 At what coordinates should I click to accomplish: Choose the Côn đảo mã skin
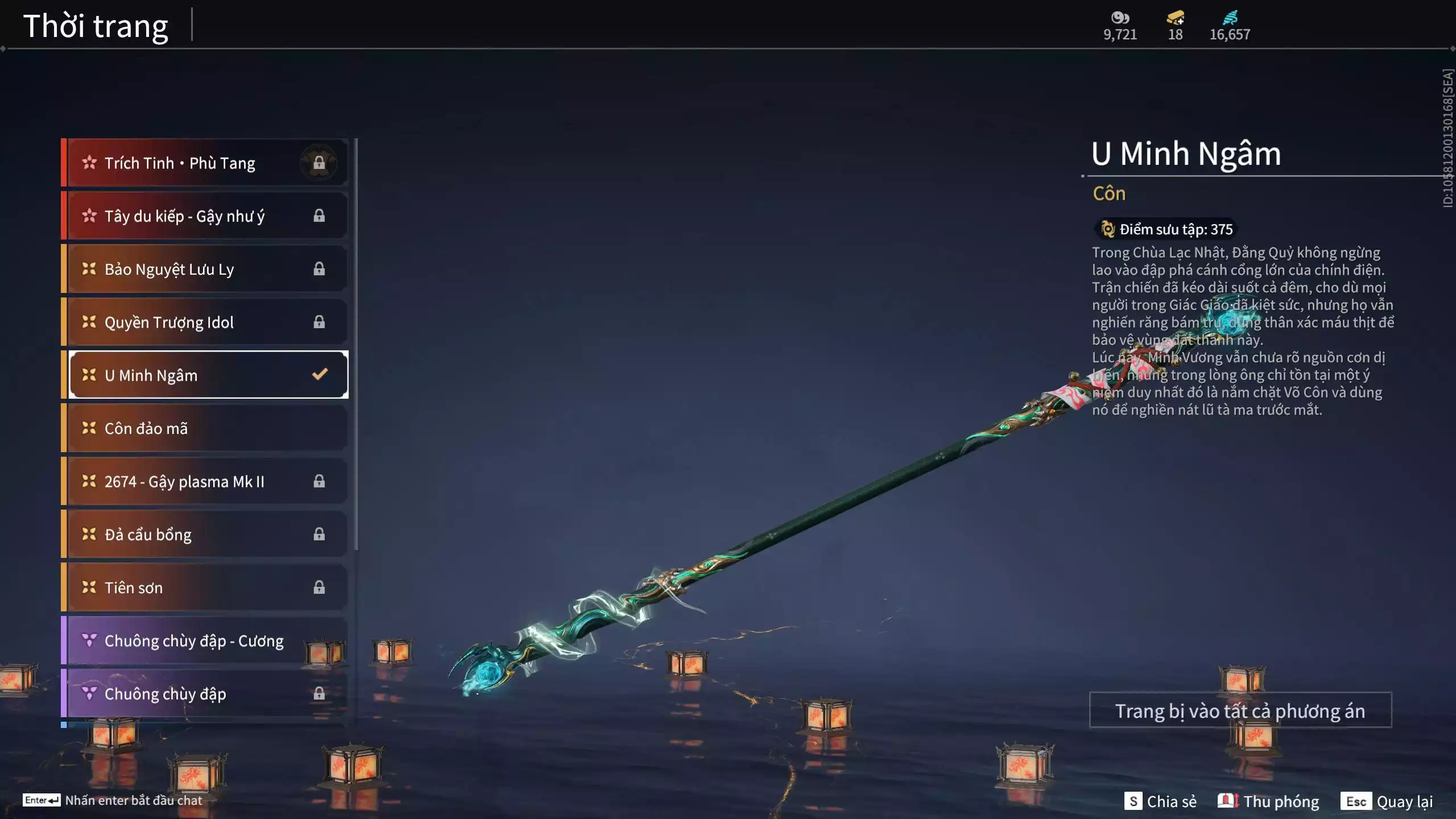tap(205, 428)
